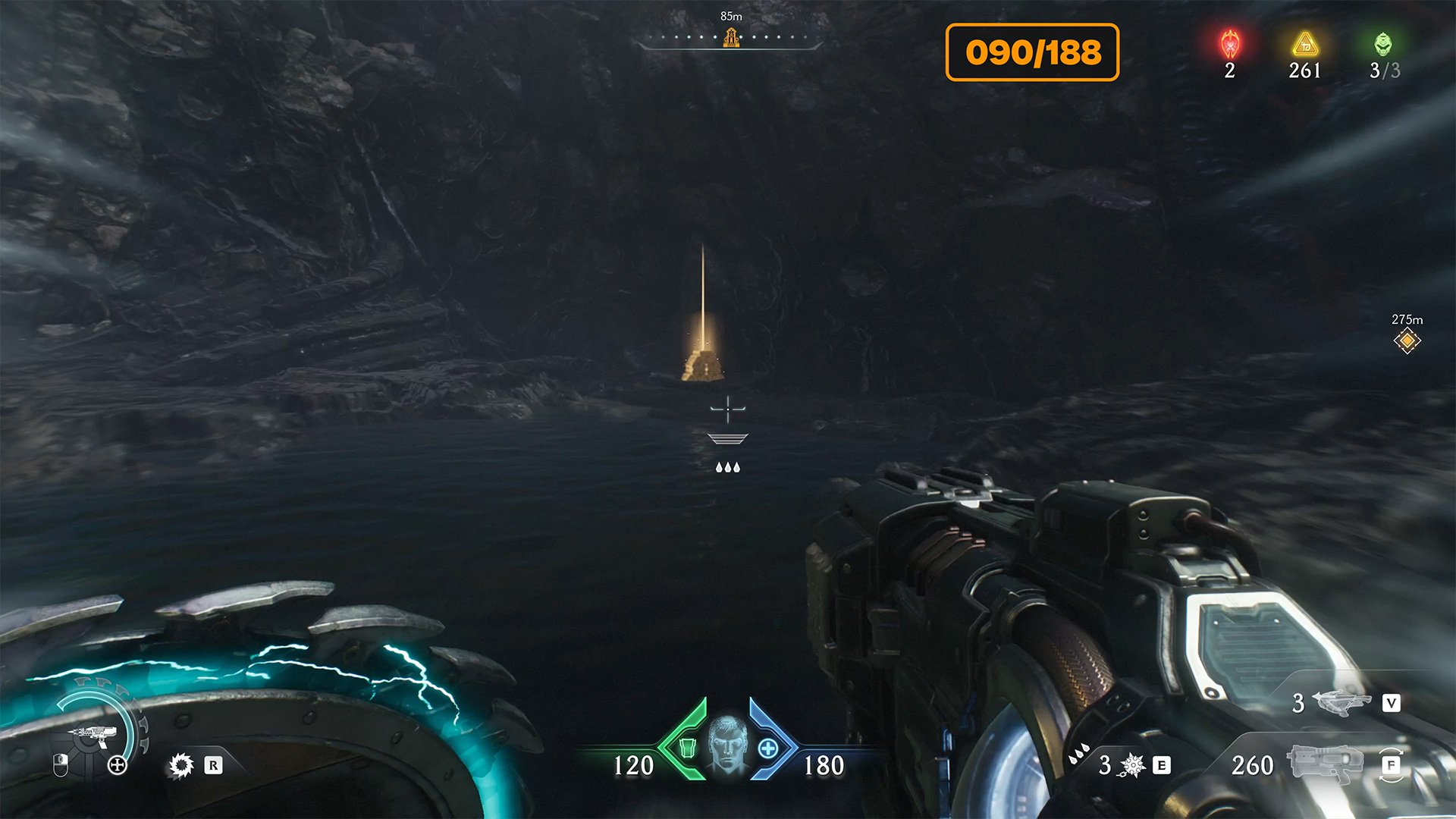Screen dimensions: 1456x819
Task: Click the orange 090/188 counter overlay
Action: point(1032,52)
